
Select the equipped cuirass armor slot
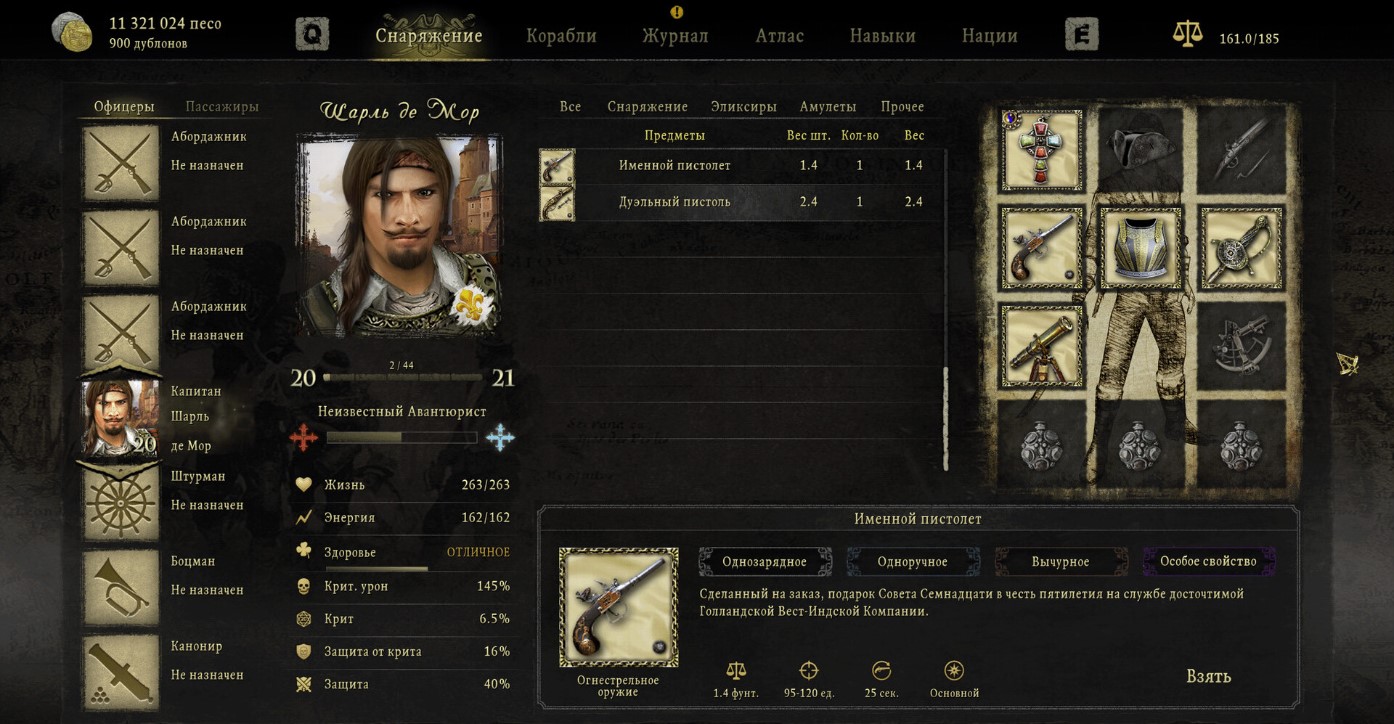pos(1140,247)
